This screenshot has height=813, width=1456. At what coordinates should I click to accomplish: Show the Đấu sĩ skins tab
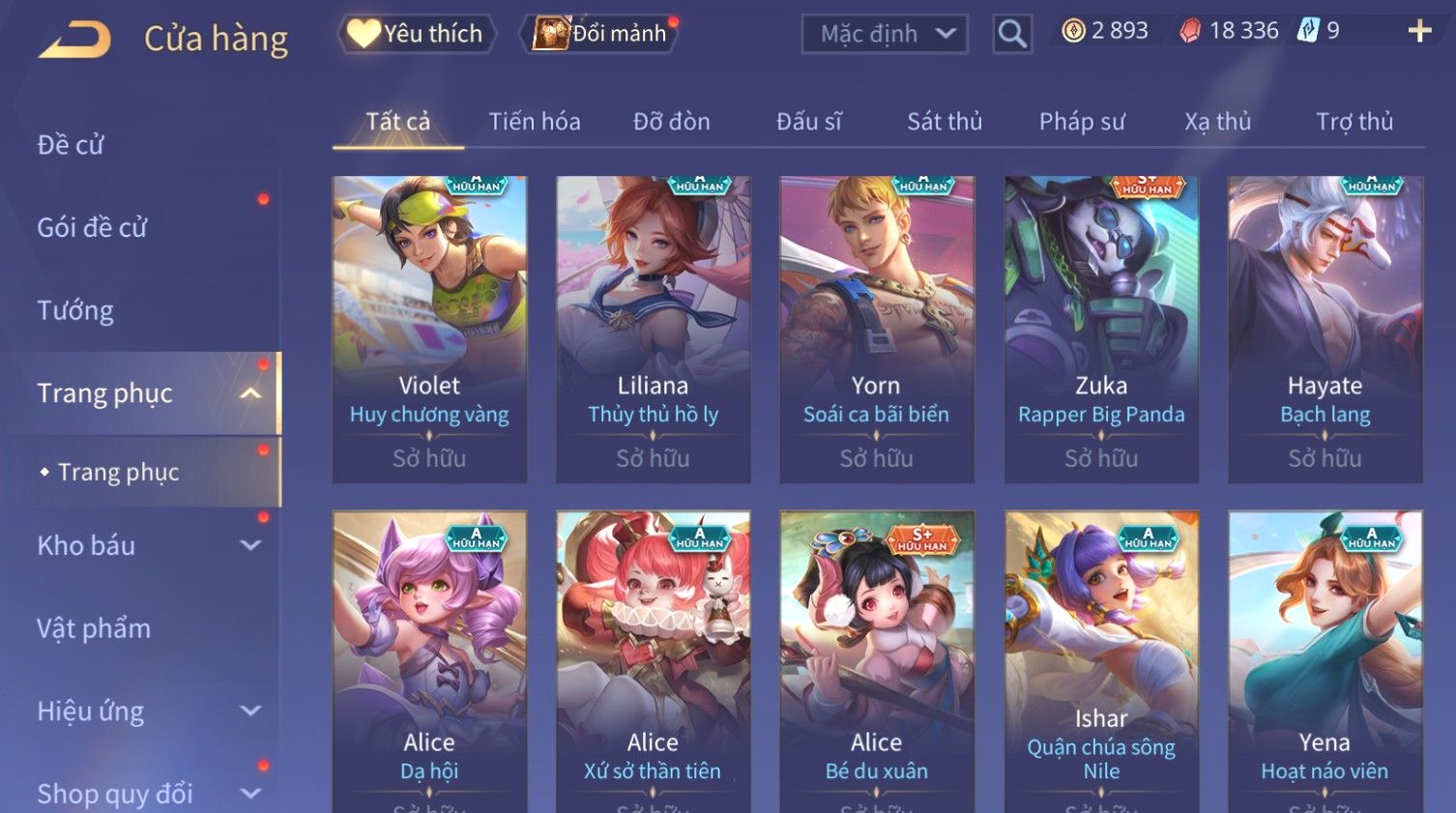click(808, 122)
